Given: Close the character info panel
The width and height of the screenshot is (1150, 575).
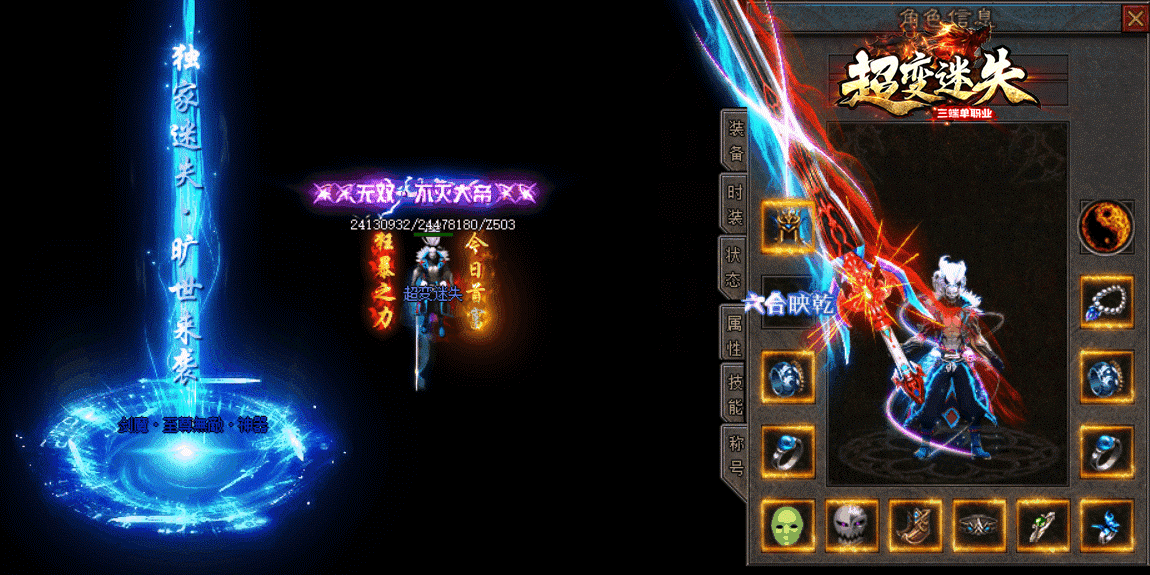Looking at the screenshot, I should pyautogui.click(x=1134, y=18).
